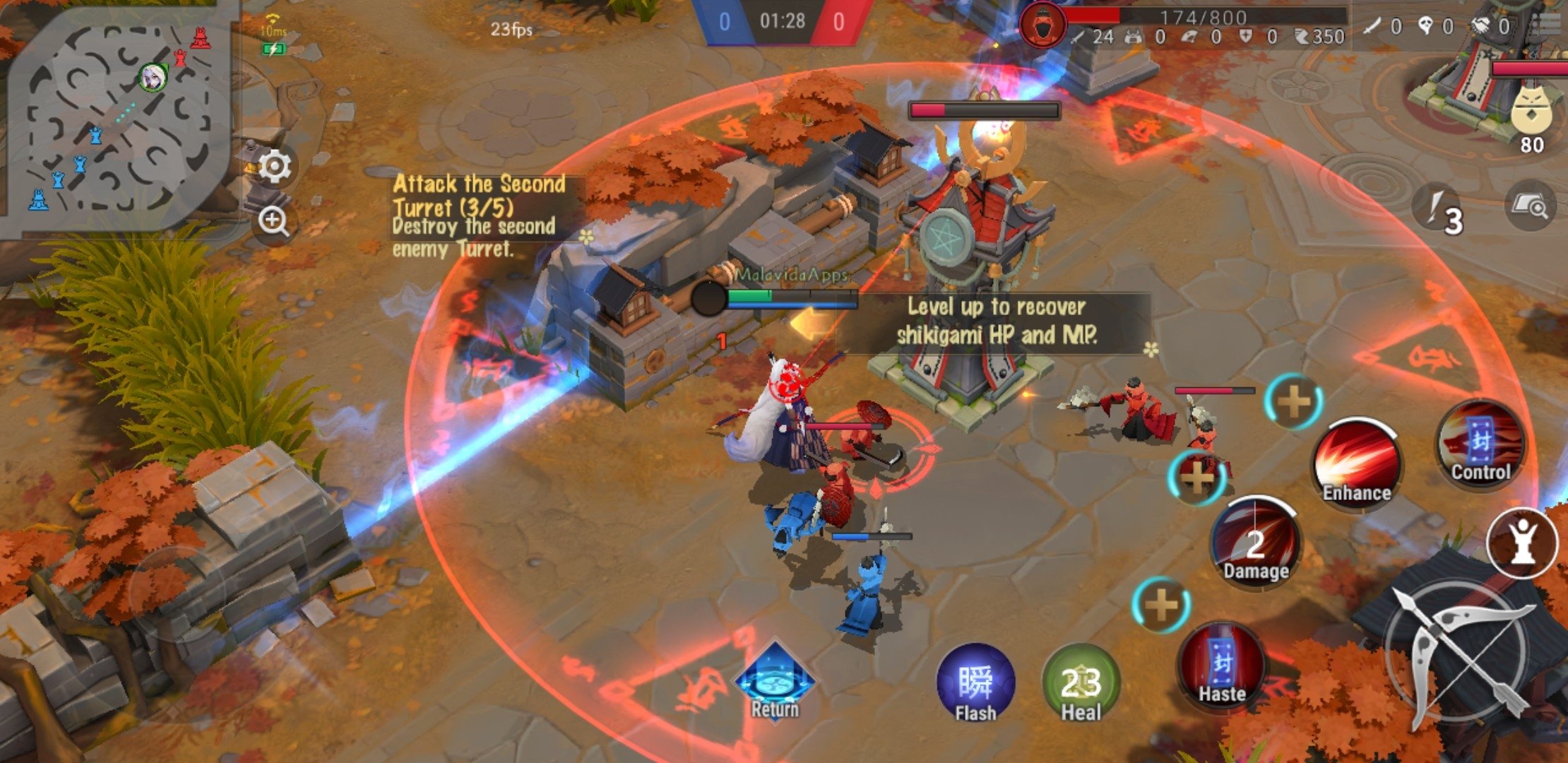Click the ward item showing count 3
Image resolution: width=1568 pixels, height=763 pixels.
1437,210
